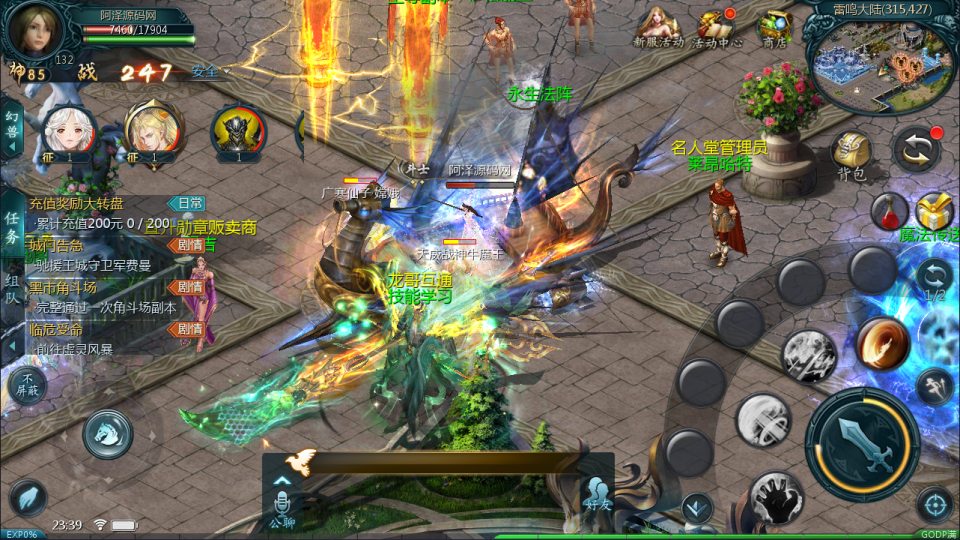Mount up with the horse head button

coord(107,434)
